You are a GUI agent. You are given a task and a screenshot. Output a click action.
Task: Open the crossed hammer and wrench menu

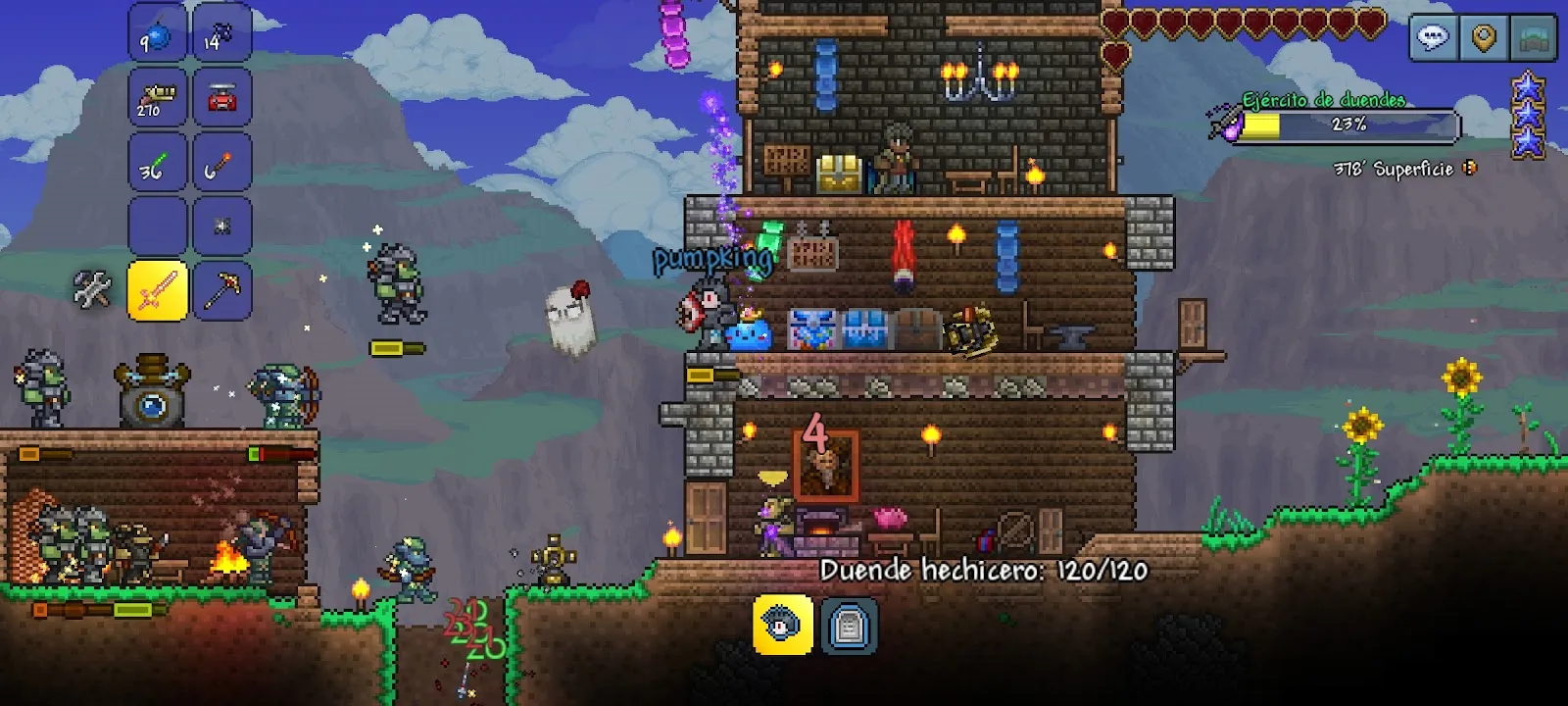coord(93,290)
